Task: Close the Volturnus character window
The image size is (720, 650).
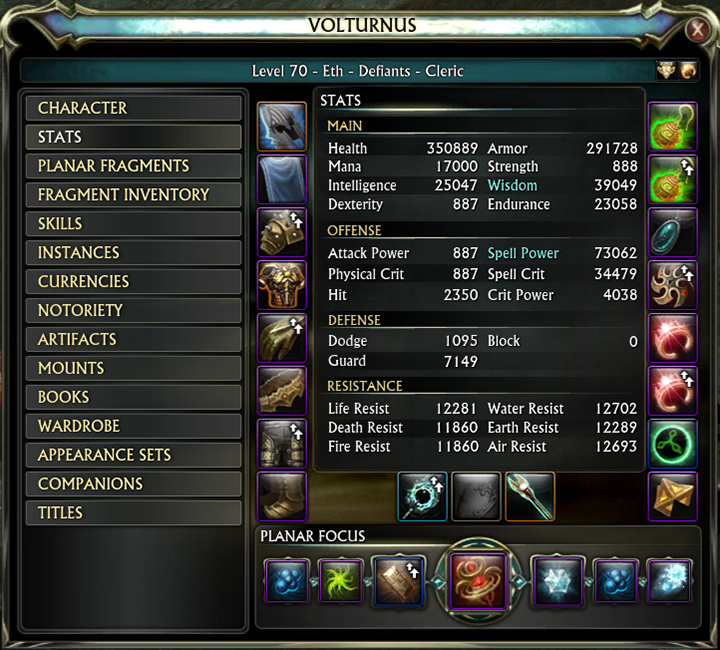Action: point(696,31)
